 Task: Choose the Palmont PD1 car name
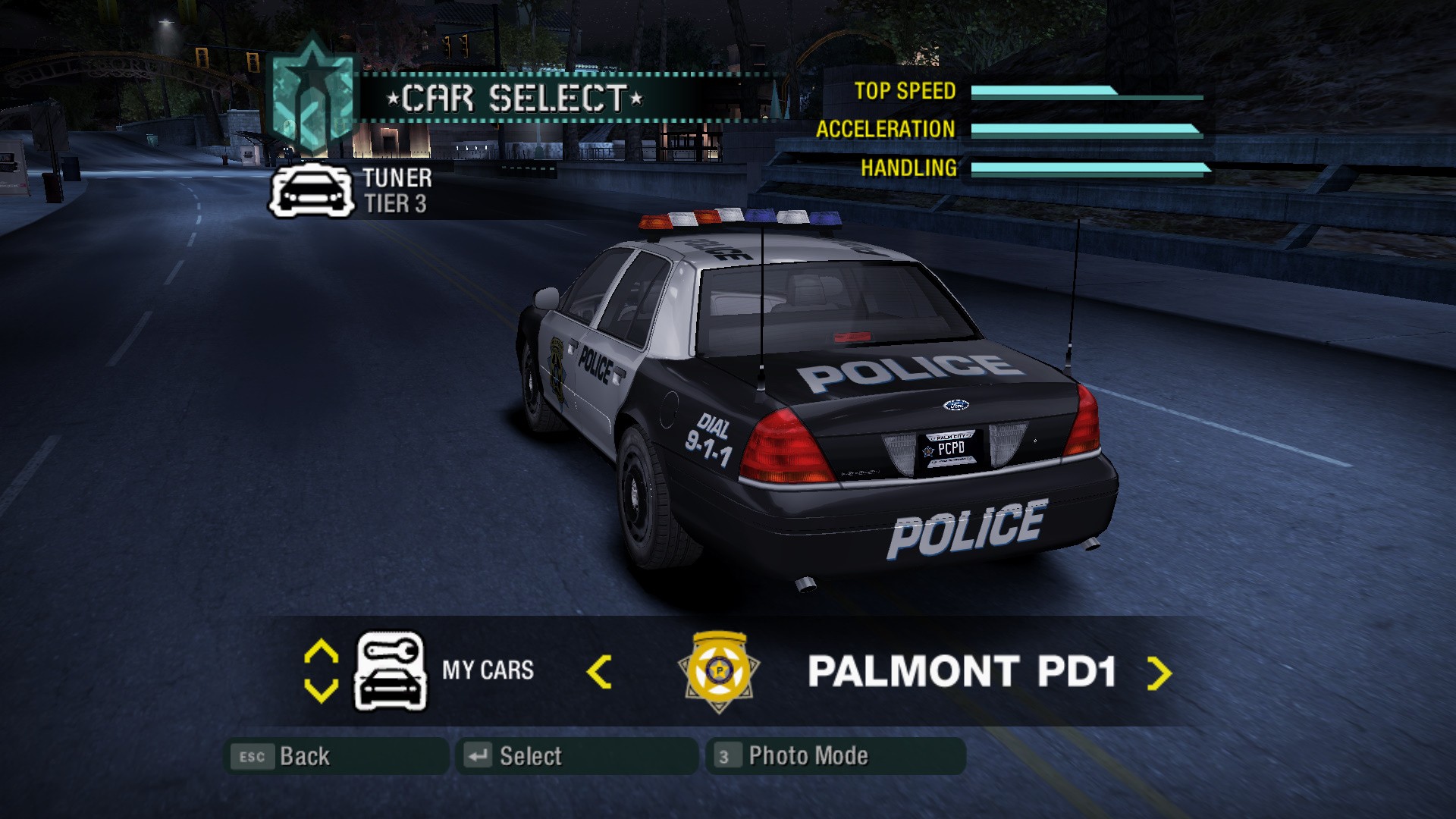962,672
